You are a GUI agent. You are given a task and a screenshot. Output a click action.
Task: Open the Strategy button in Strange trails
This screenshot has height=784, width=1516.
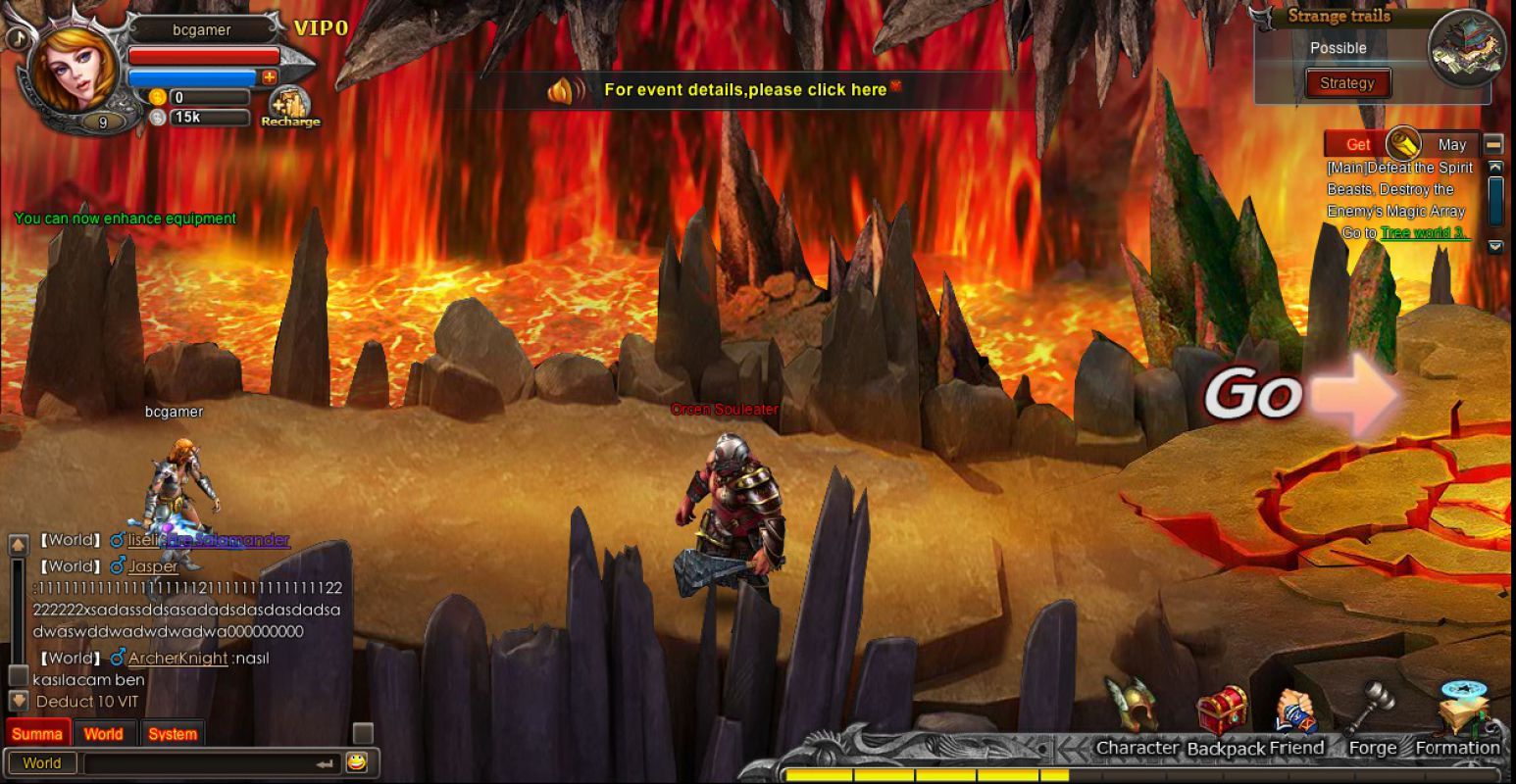pyautogui.click(x=1346, y=83)
